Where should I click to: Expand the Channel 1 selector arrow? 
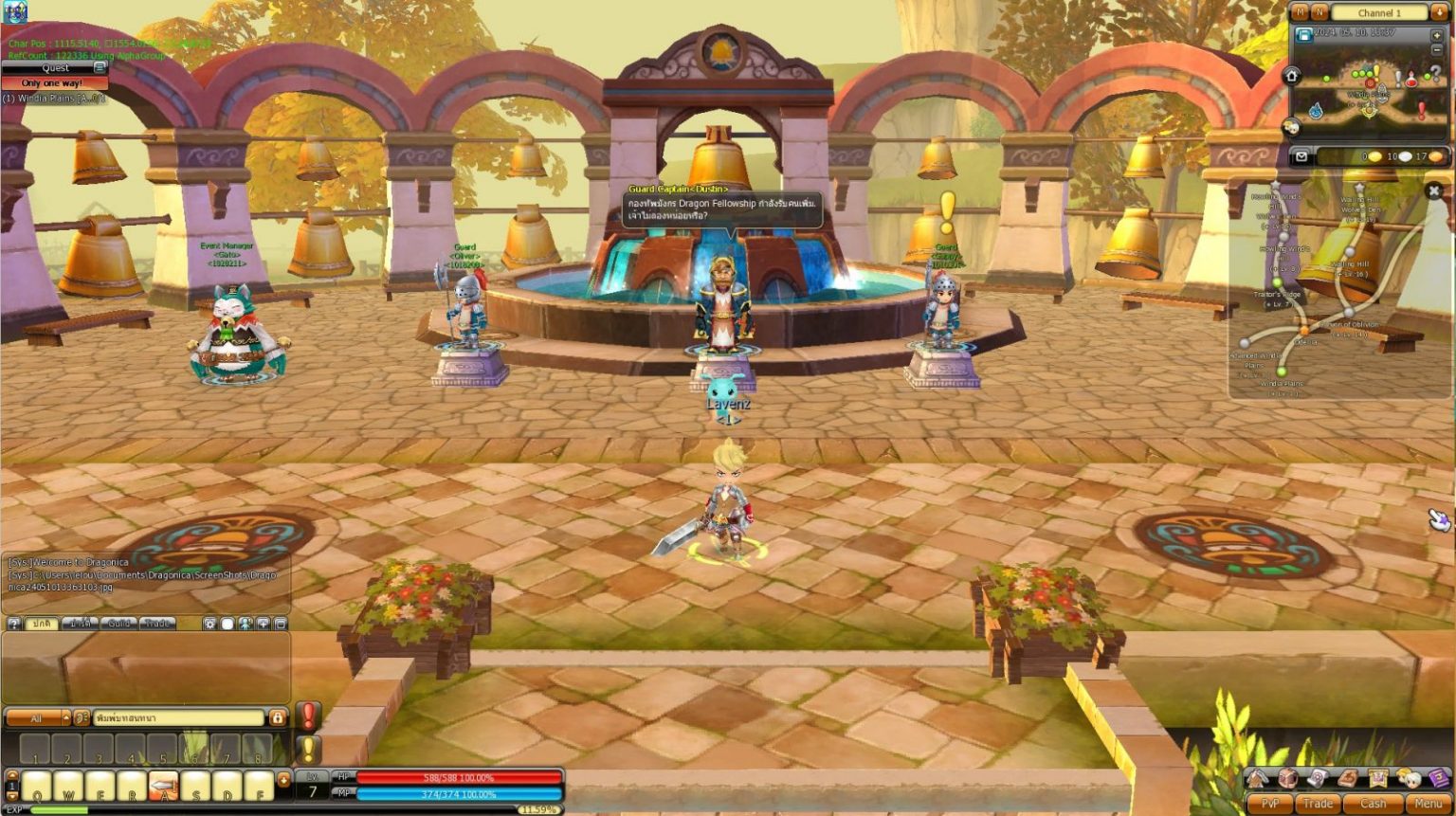tap(1439, 12)
